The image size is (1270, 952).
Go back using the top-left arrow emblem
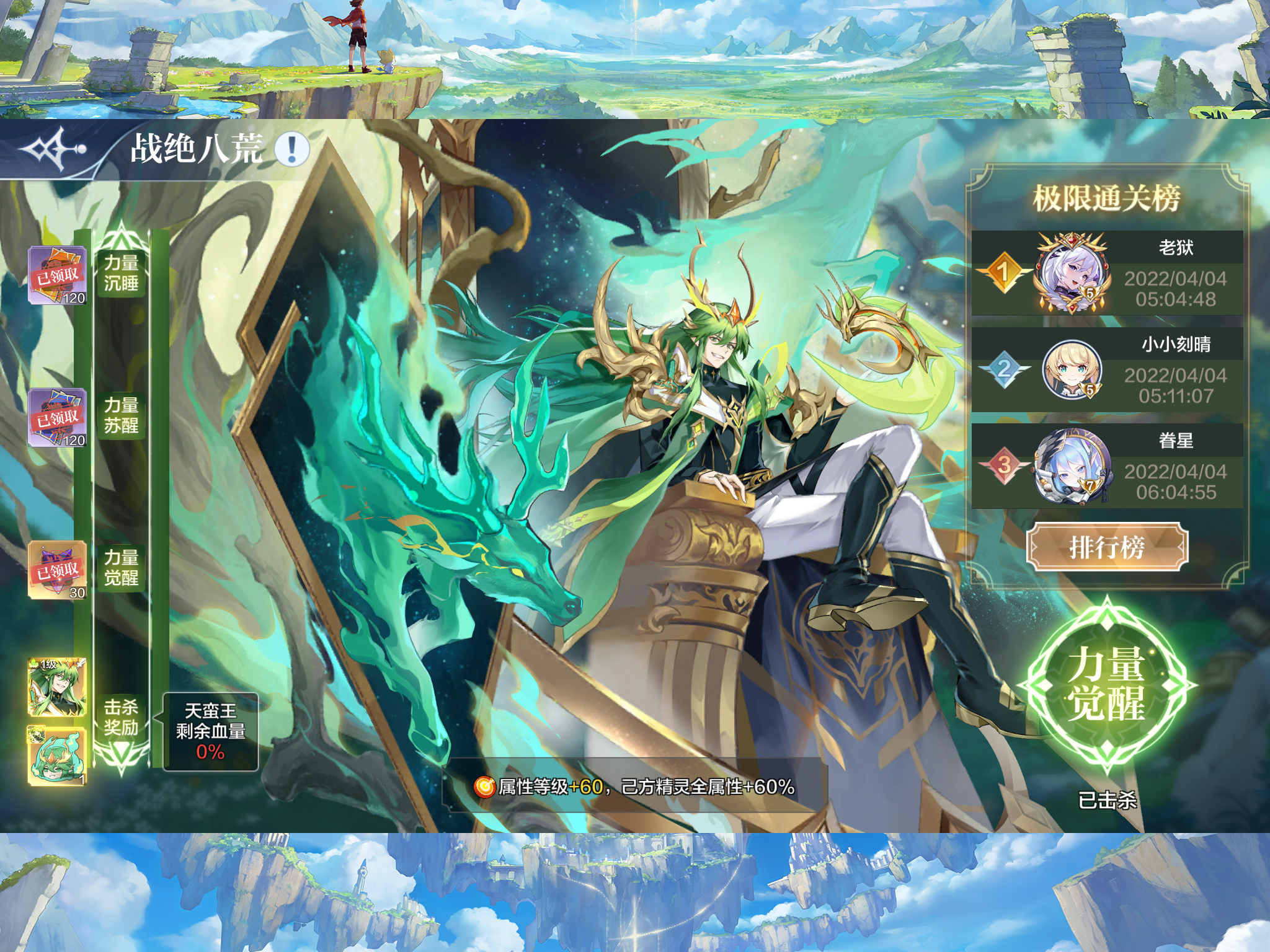tap(53, 149)
